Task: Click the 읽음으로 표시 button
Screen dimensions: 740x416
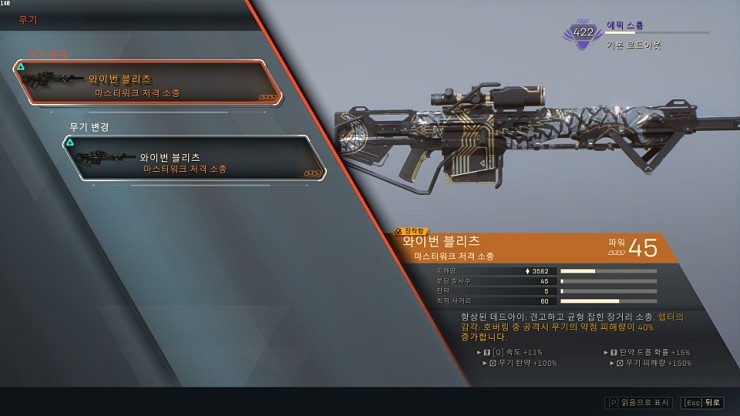Action: 640,402
